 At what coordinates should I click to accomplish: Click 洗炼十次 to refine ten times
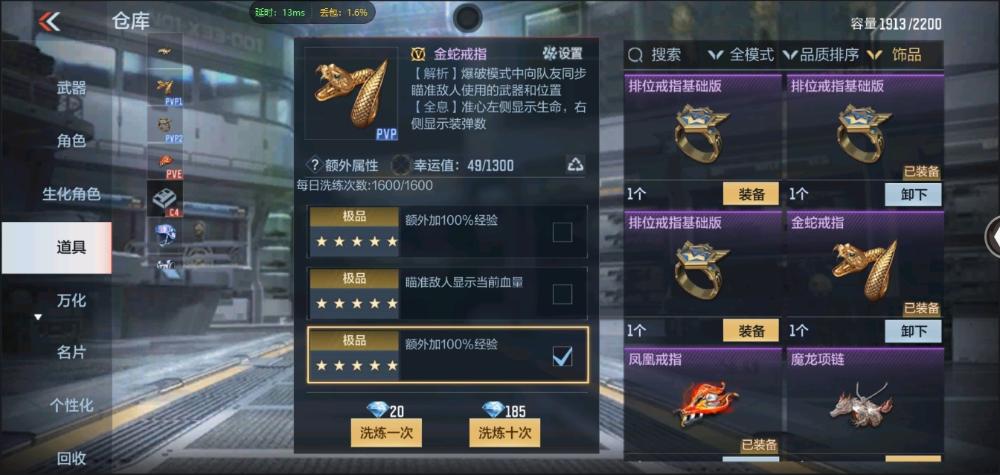[505, 432]
